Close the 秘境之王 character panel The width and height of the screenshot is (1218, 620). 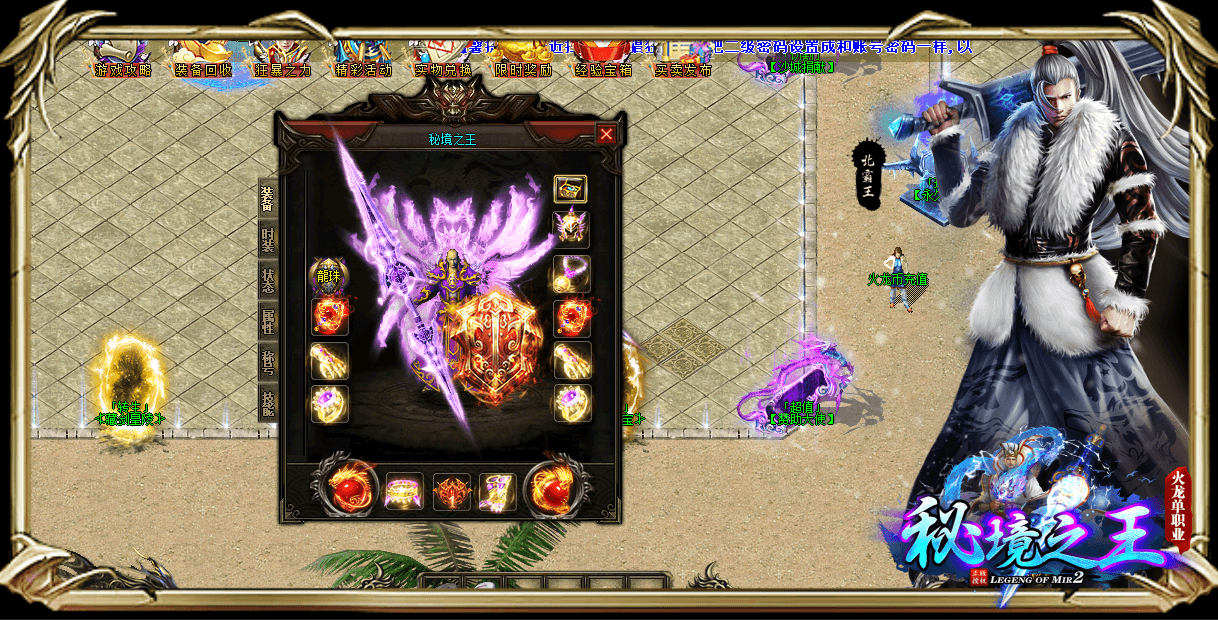click(x=606, y=135)
